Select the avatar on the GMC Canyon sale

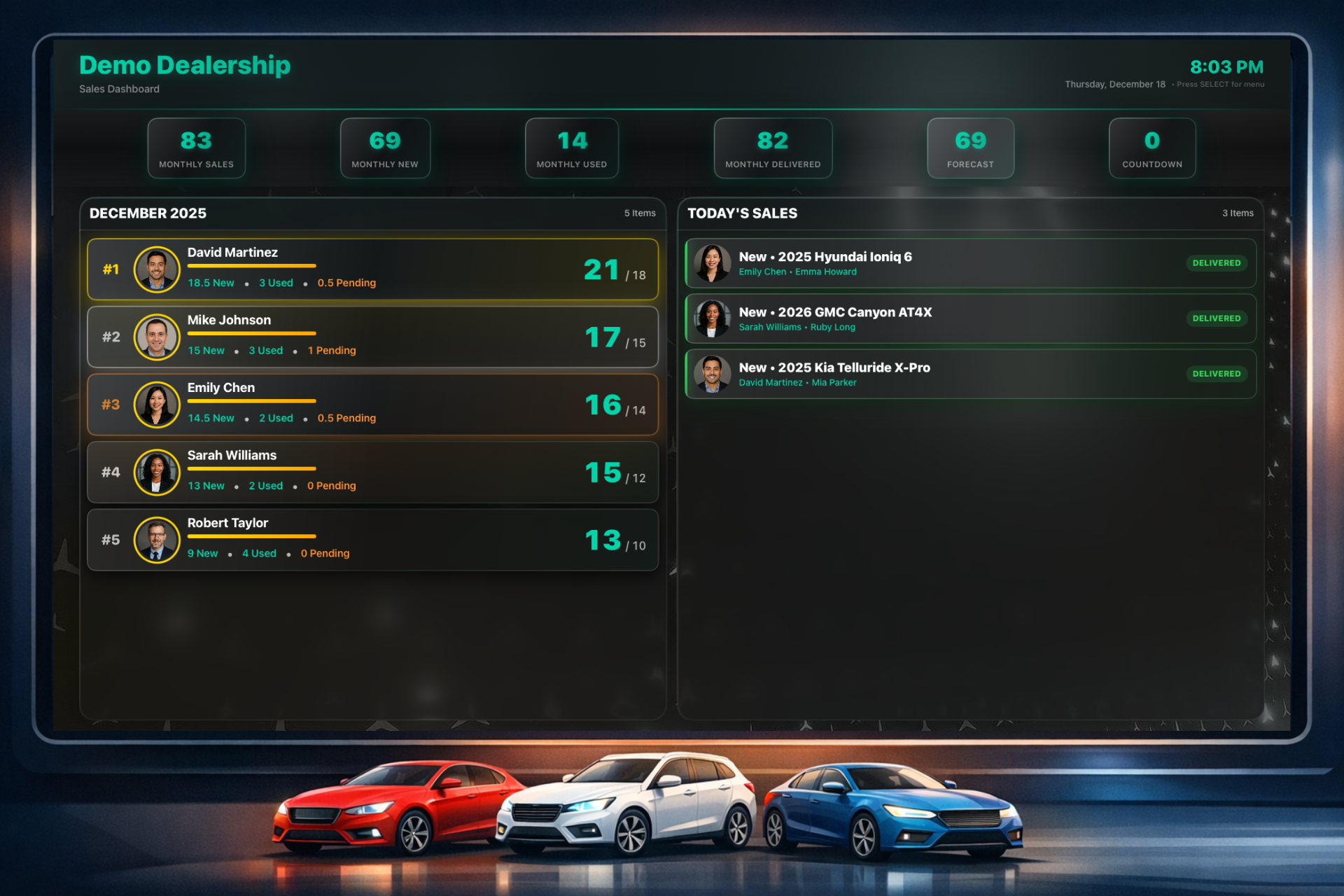[713, 318]
